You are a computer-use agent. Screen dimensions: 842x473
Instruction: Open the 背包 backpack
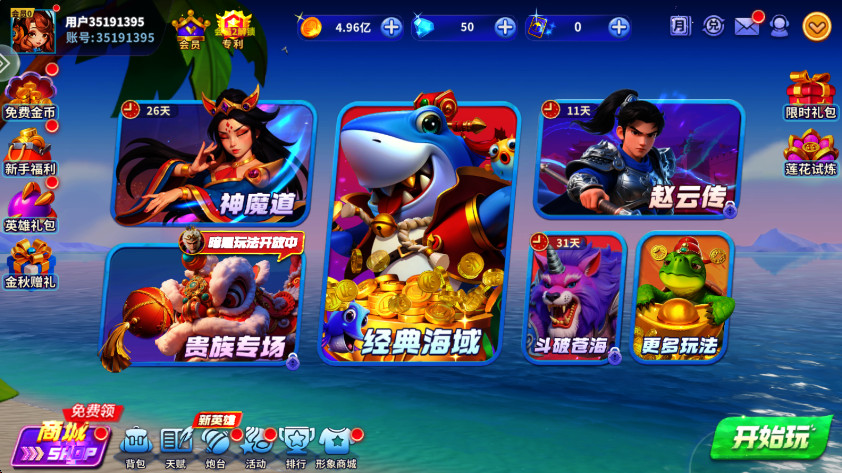[135, 441]
